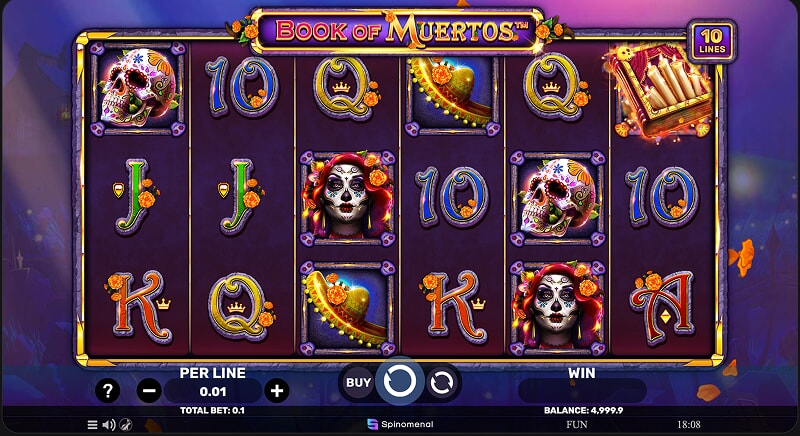The image size is (800, 436).
Task: Spin the reels with the center button
Action: 399,381
